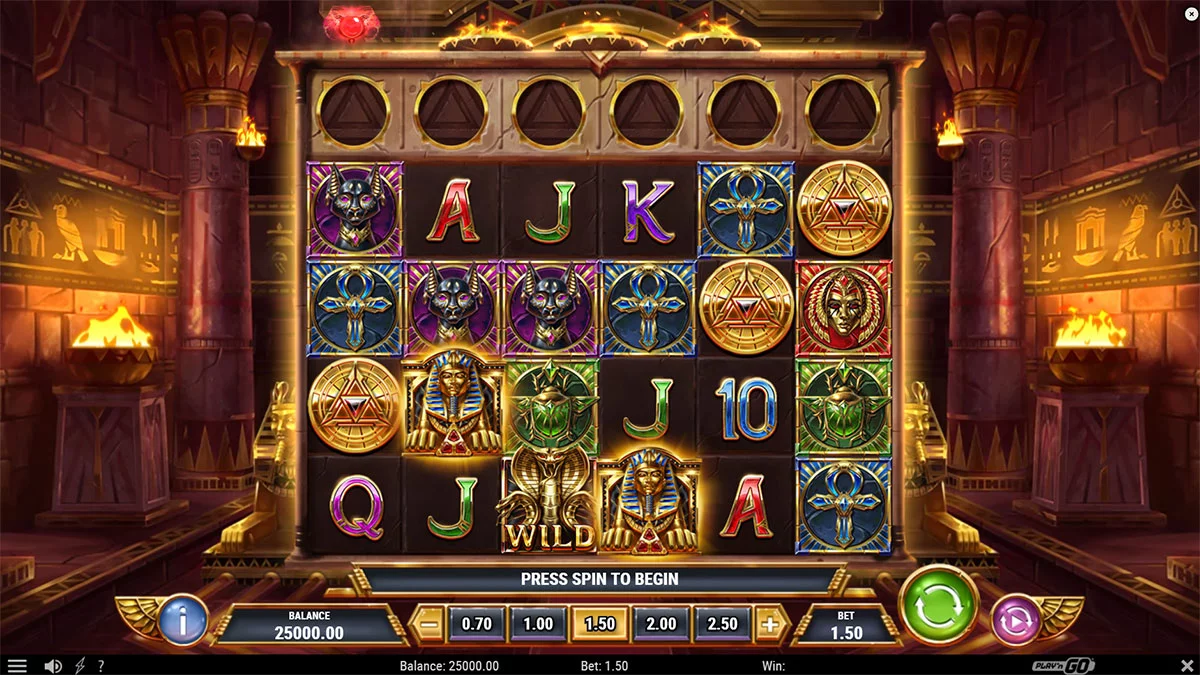Select the highlighted 1.50 bet value

[599, 624]
